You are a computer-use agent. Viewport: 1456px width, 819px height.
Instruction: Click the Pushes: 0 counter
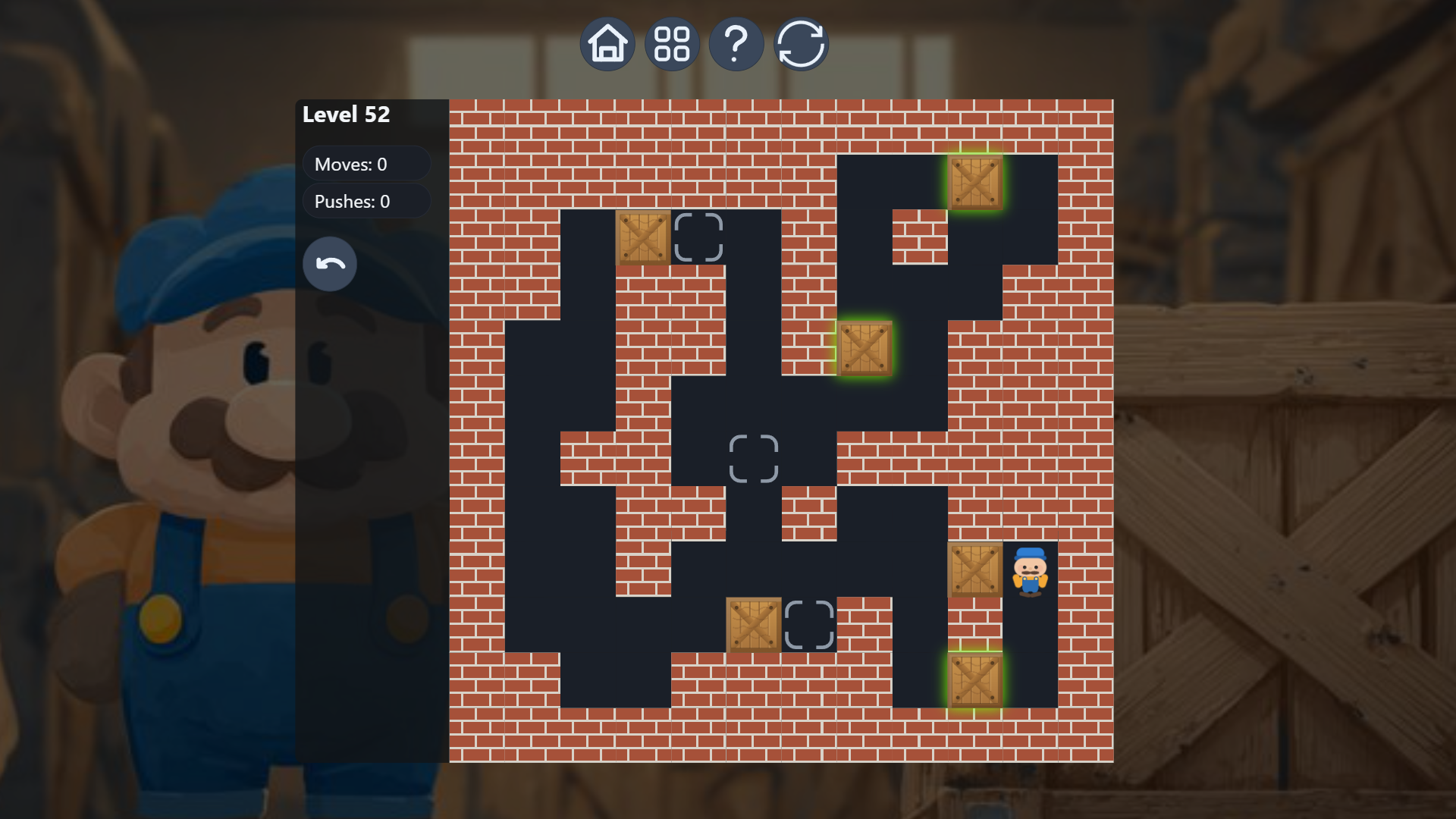click(366, 201)
